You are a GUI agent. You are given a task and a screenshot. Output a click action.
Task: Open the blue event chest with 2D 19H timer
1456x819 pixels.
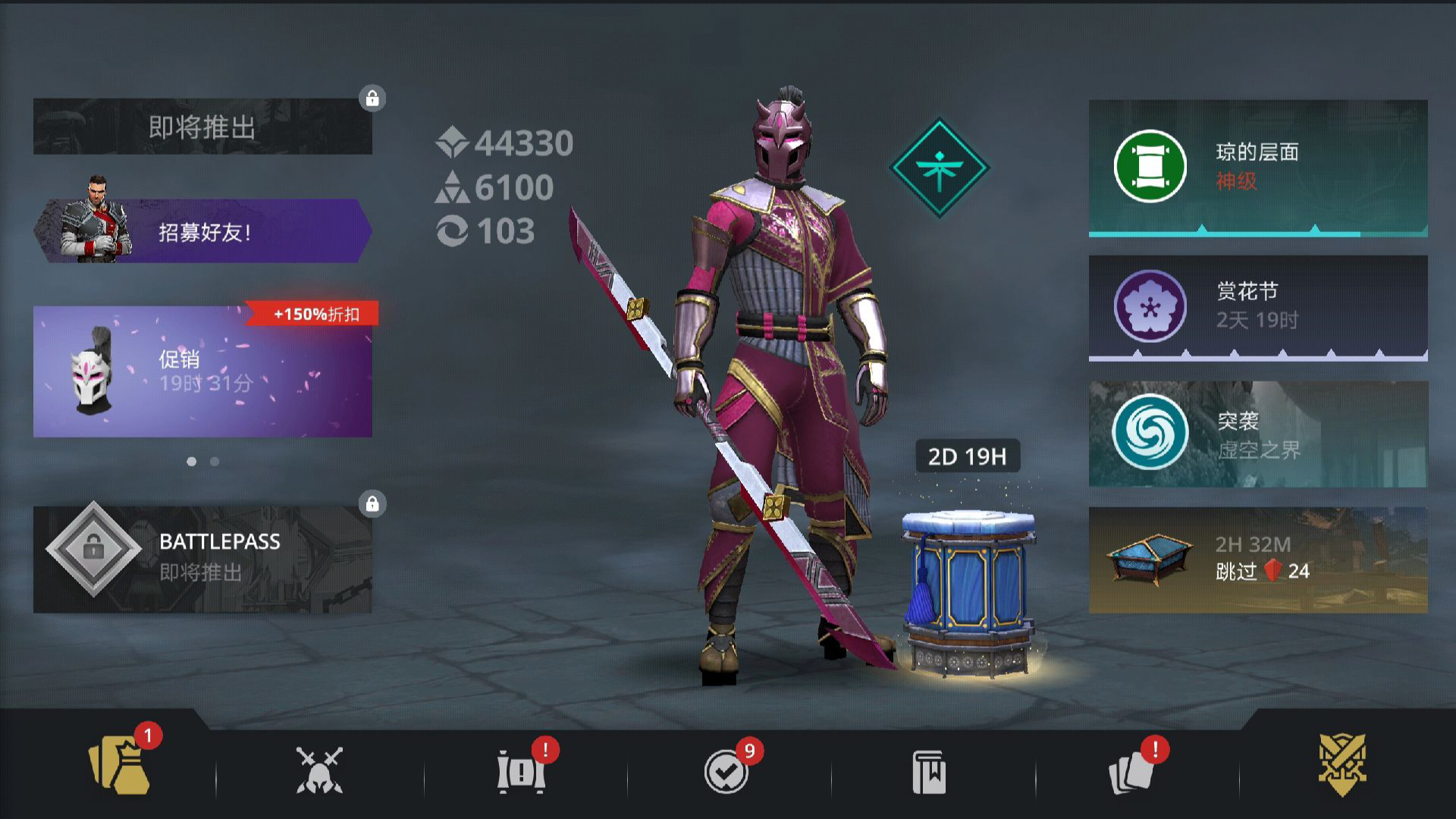(968, 591)
